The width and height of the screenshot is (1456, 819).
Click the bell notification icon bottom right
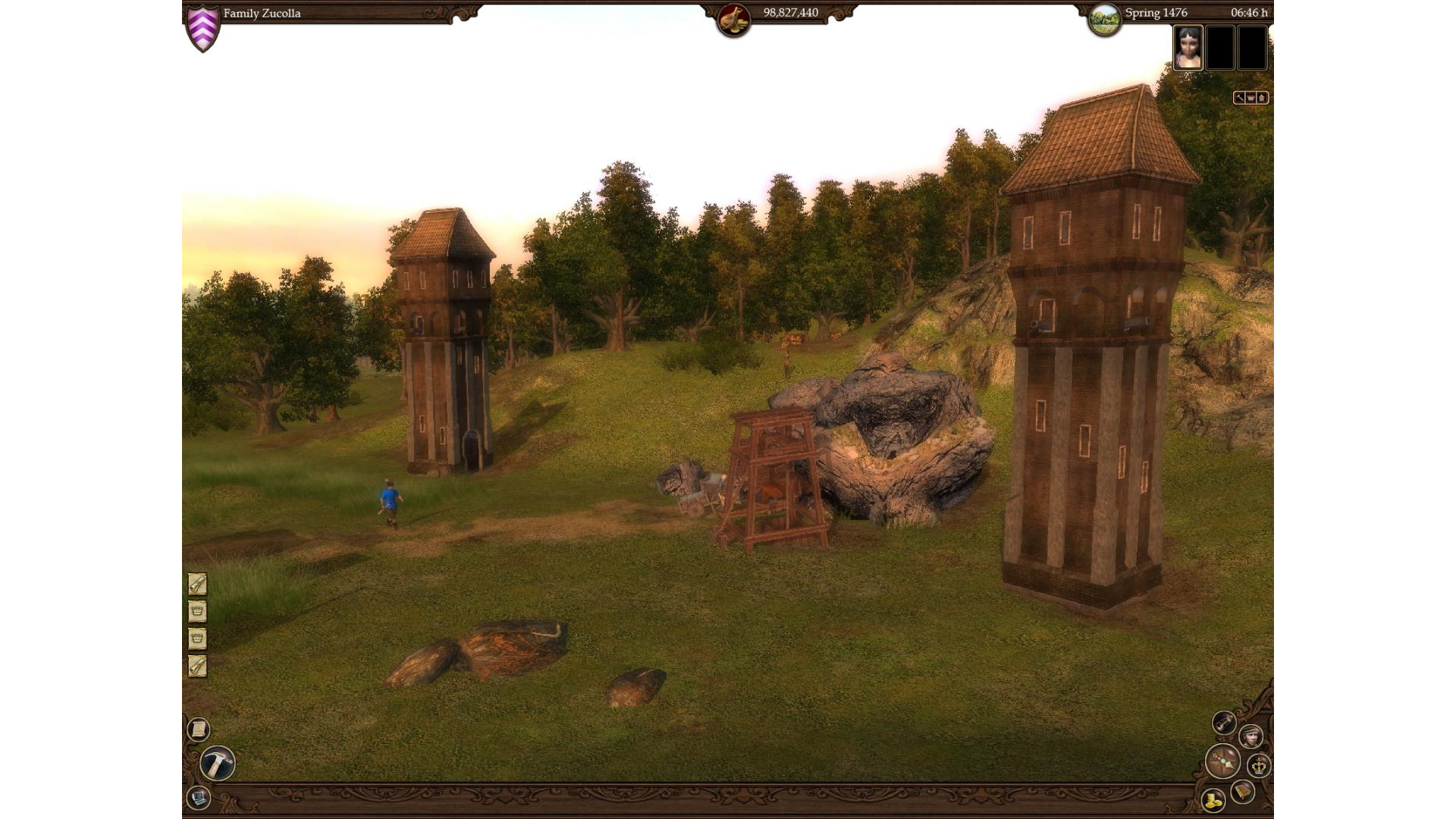[x=1242, y=792]
